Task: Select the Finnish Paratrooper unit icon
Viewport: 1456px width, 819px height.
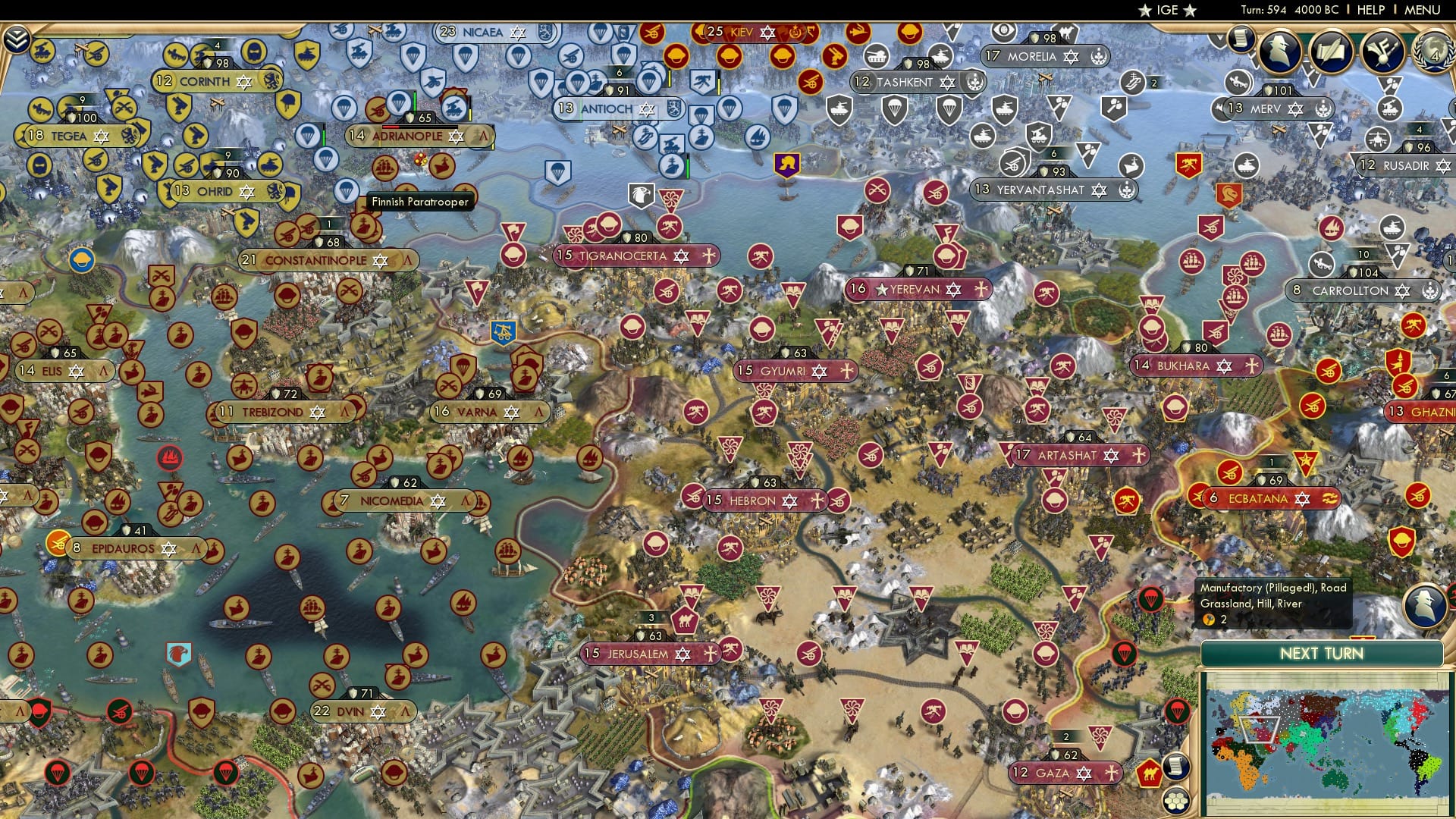Action: coord(345,191)
